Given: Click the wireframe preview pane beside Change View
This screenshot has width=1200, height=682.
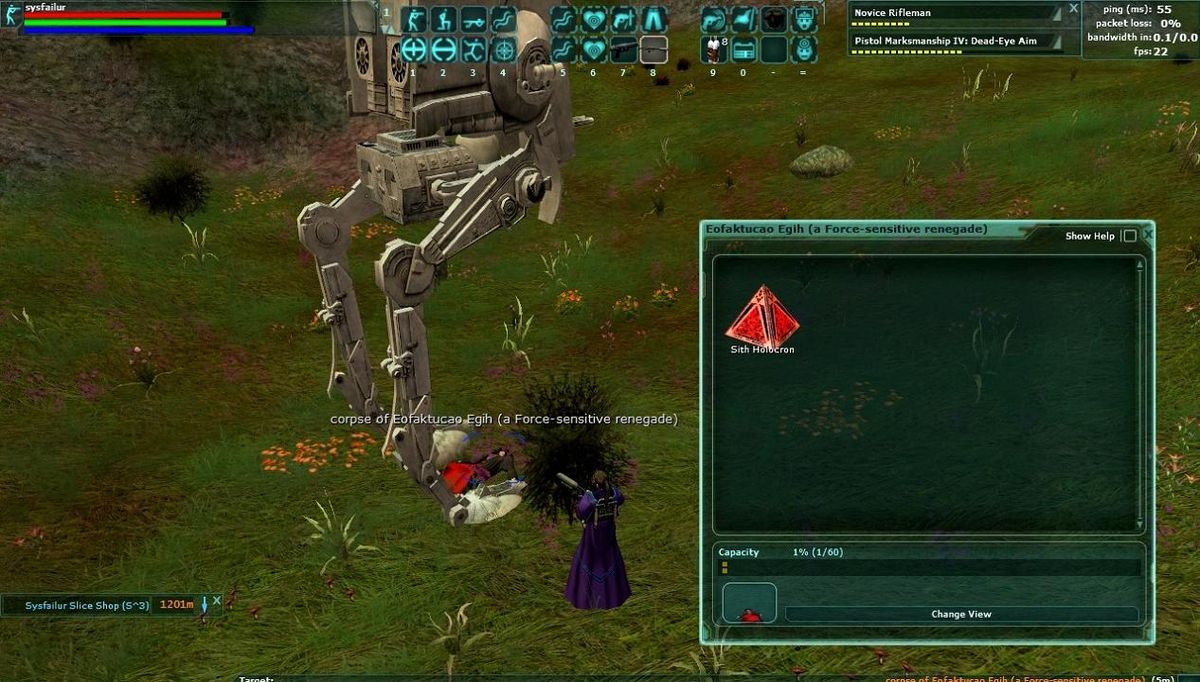Looking at the screenshot, I should point(749,602).
